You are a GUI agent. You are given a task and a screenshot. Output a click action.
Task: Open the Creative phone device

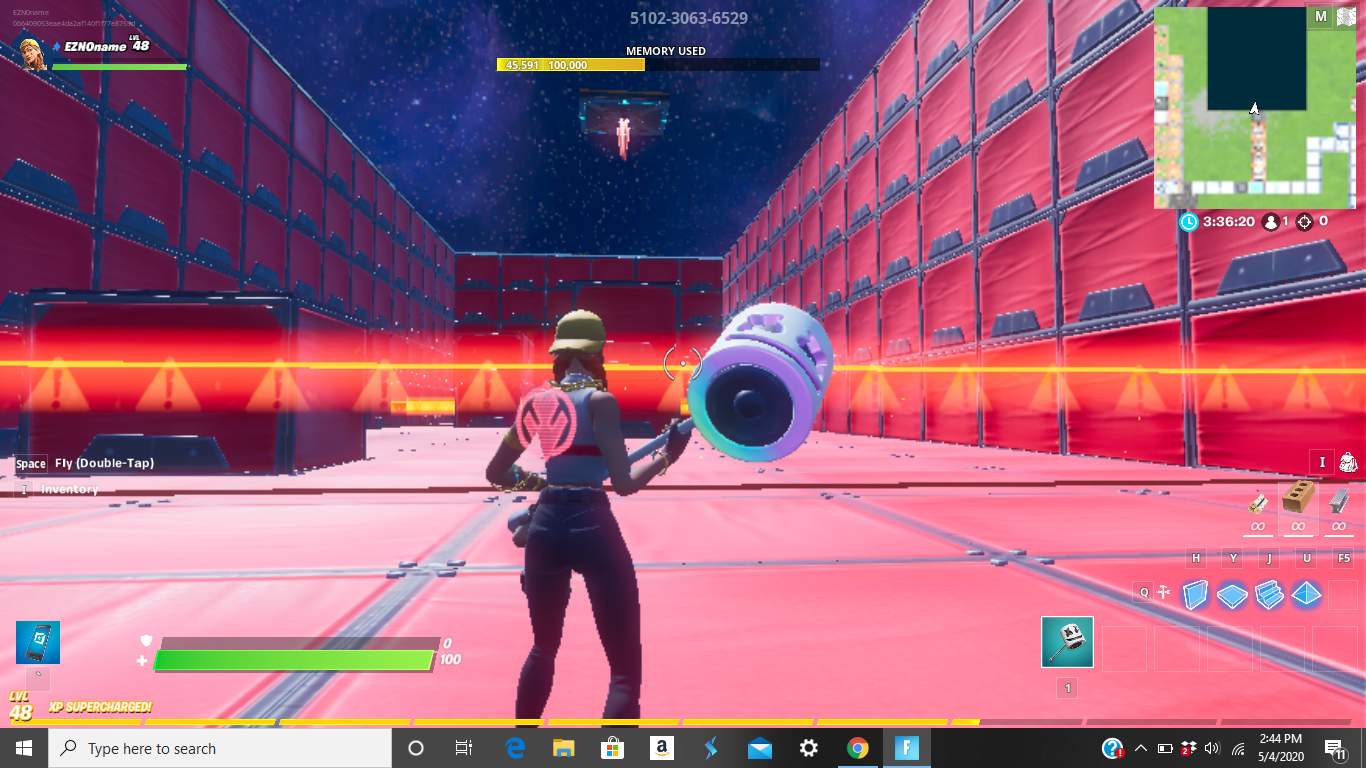coord(37,642)
